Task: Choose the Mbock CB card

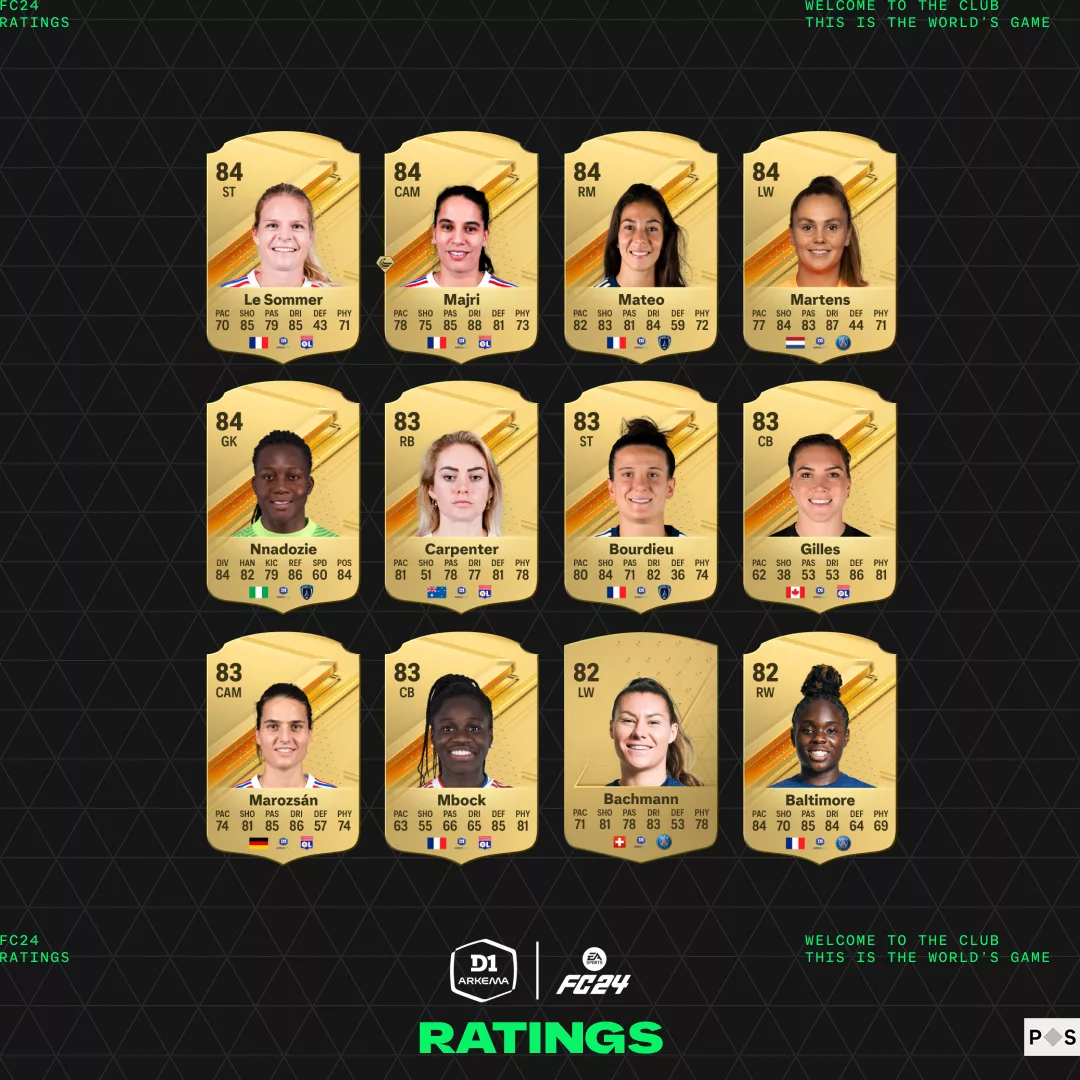Action: coord(461,745)
